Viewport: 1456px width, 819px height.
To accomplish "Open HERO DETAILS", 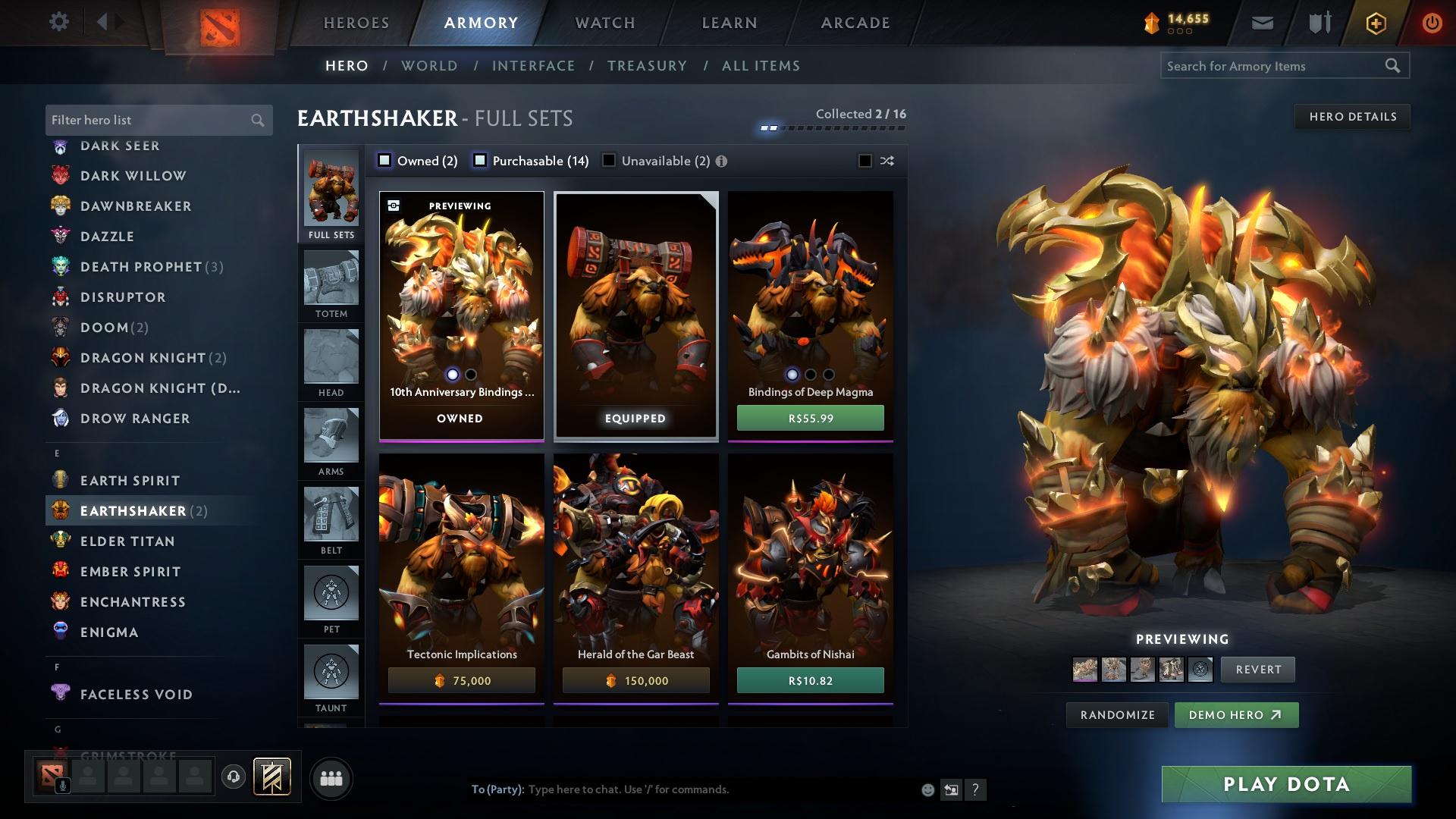I will coord(1352,116).
